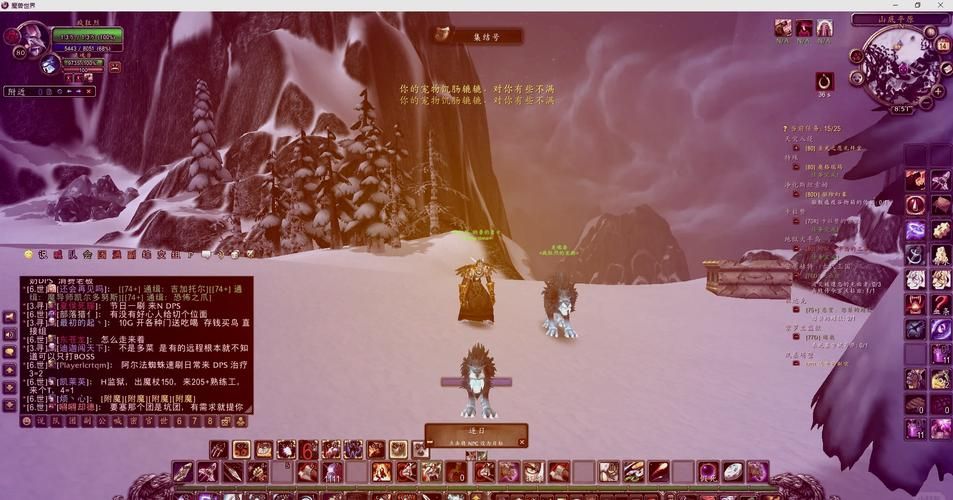Open the emoji face button under chat
This screenshot has height=500, width=953.
[x=27, y=421]
